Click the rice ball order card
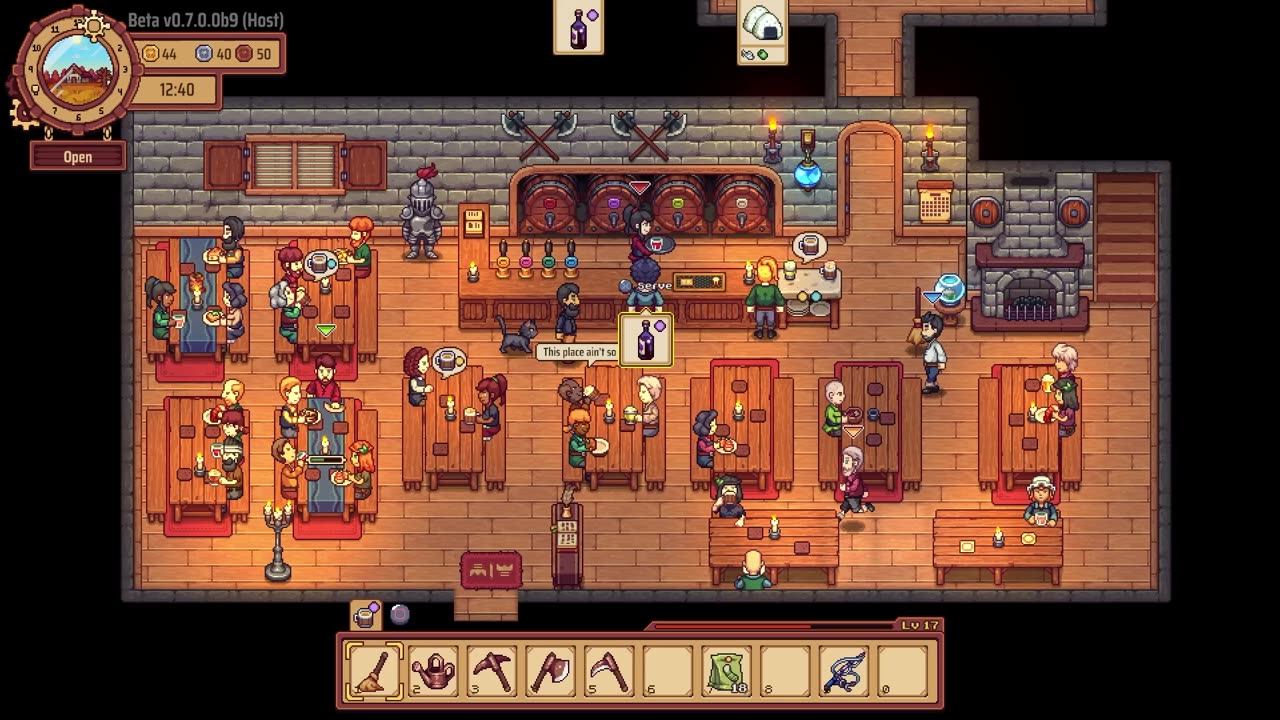1280x720 pixels. 762,32
